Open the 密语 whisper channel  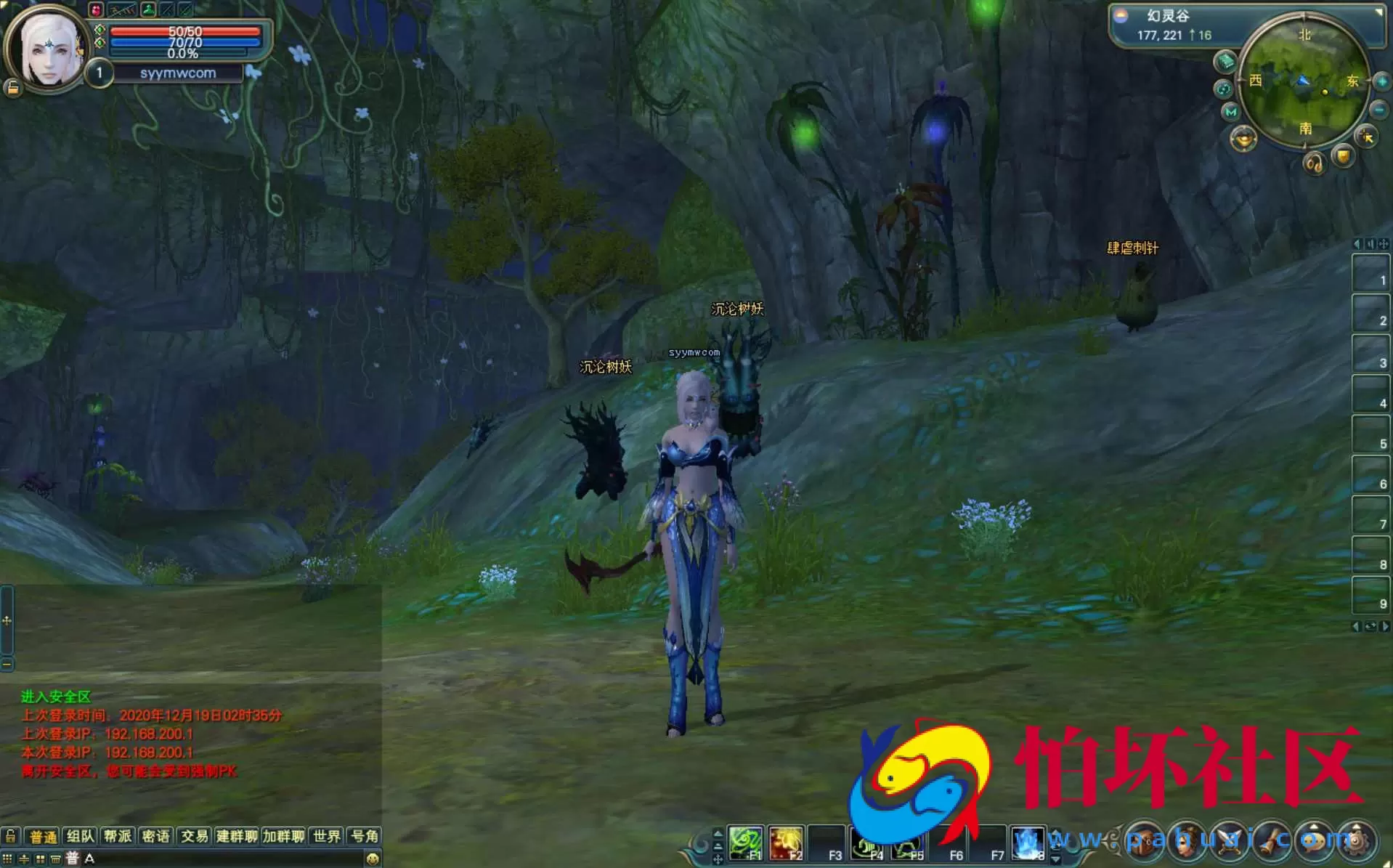(x=156, y=836)
